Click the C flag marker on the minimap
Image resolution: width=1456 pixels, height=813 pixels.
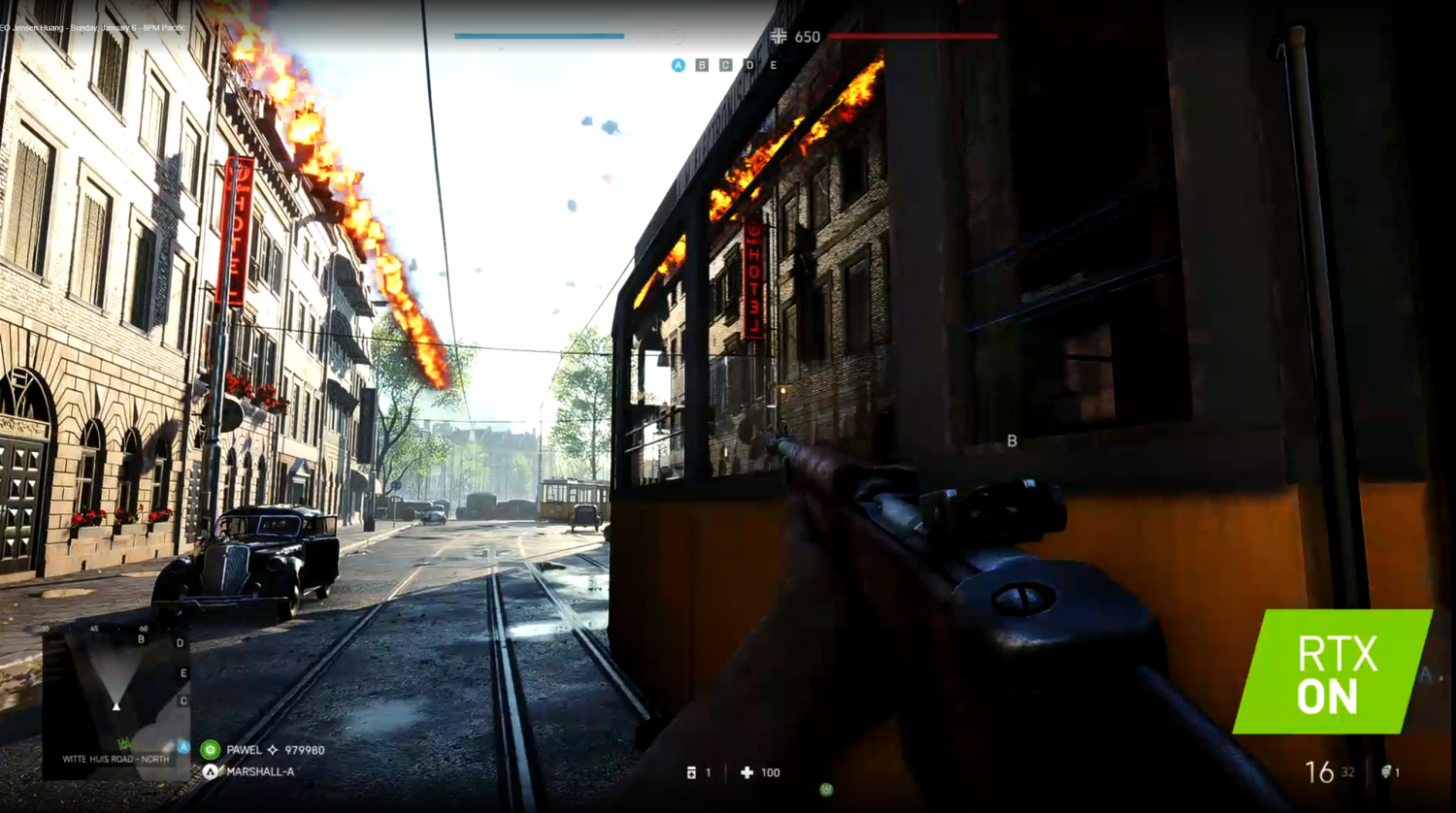point(183,700)
